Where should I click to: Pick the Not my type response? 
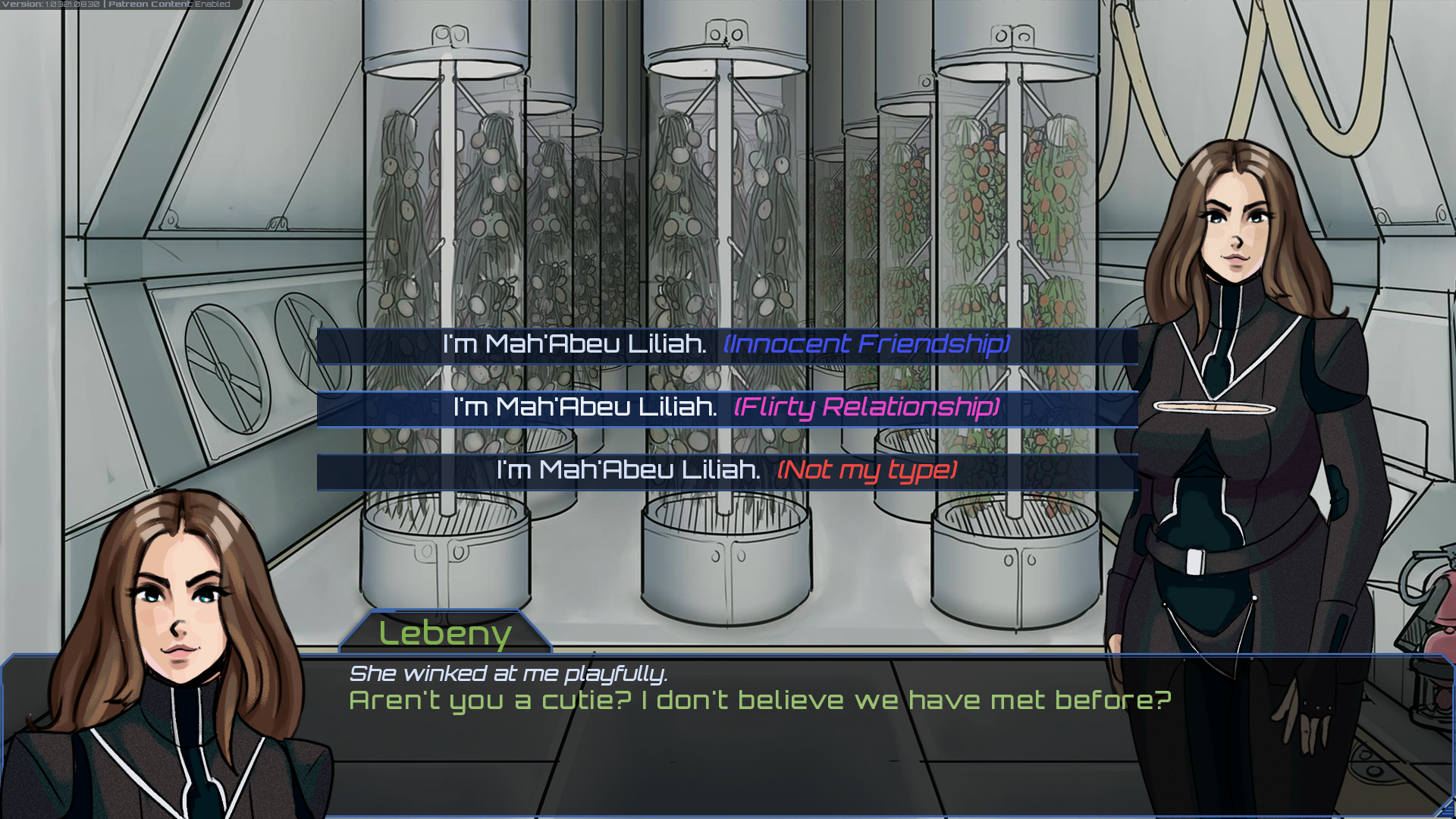click(726, 471)
